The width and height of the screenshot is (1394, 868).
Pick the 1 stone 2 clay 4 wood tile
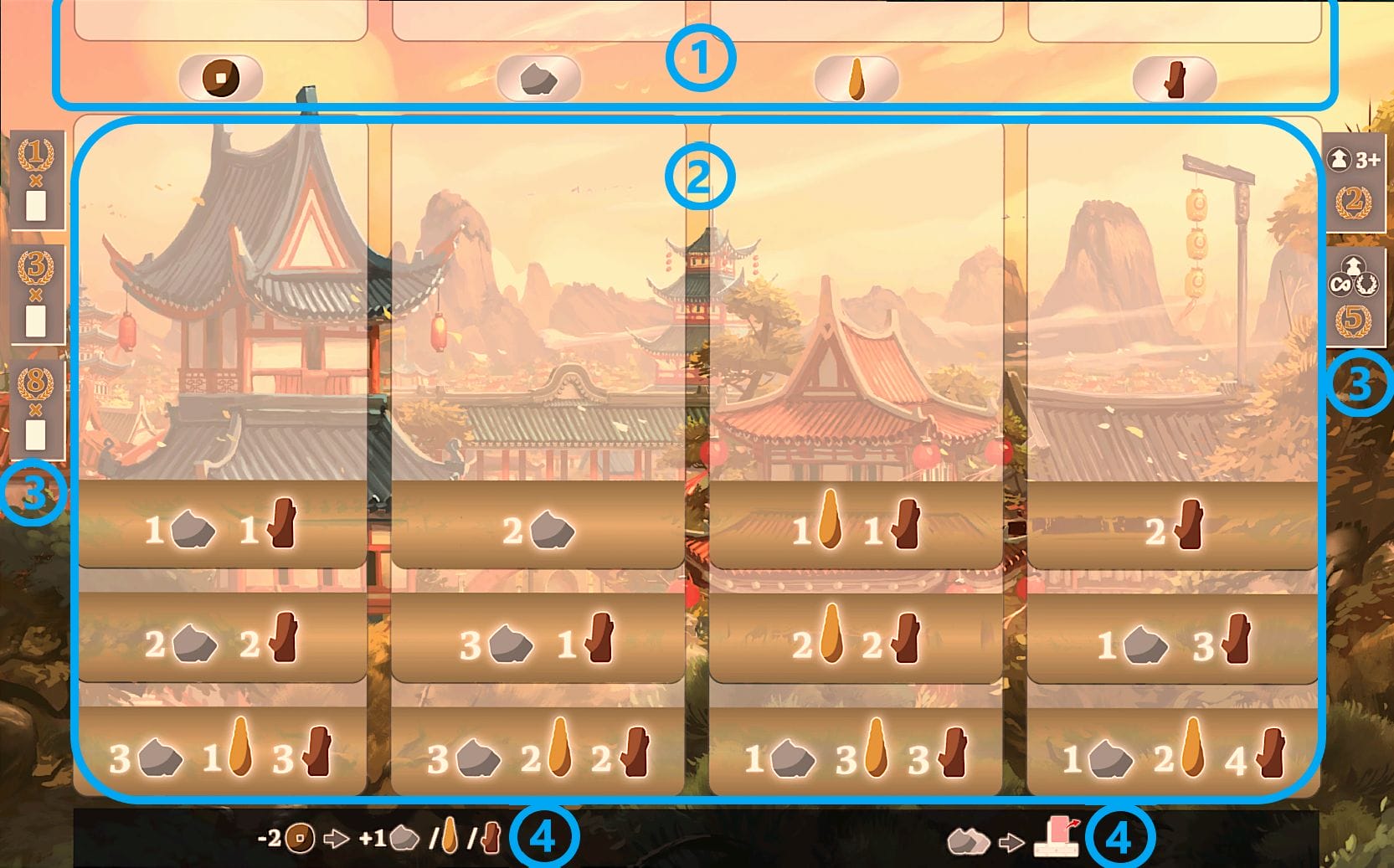click(1173, 755)
